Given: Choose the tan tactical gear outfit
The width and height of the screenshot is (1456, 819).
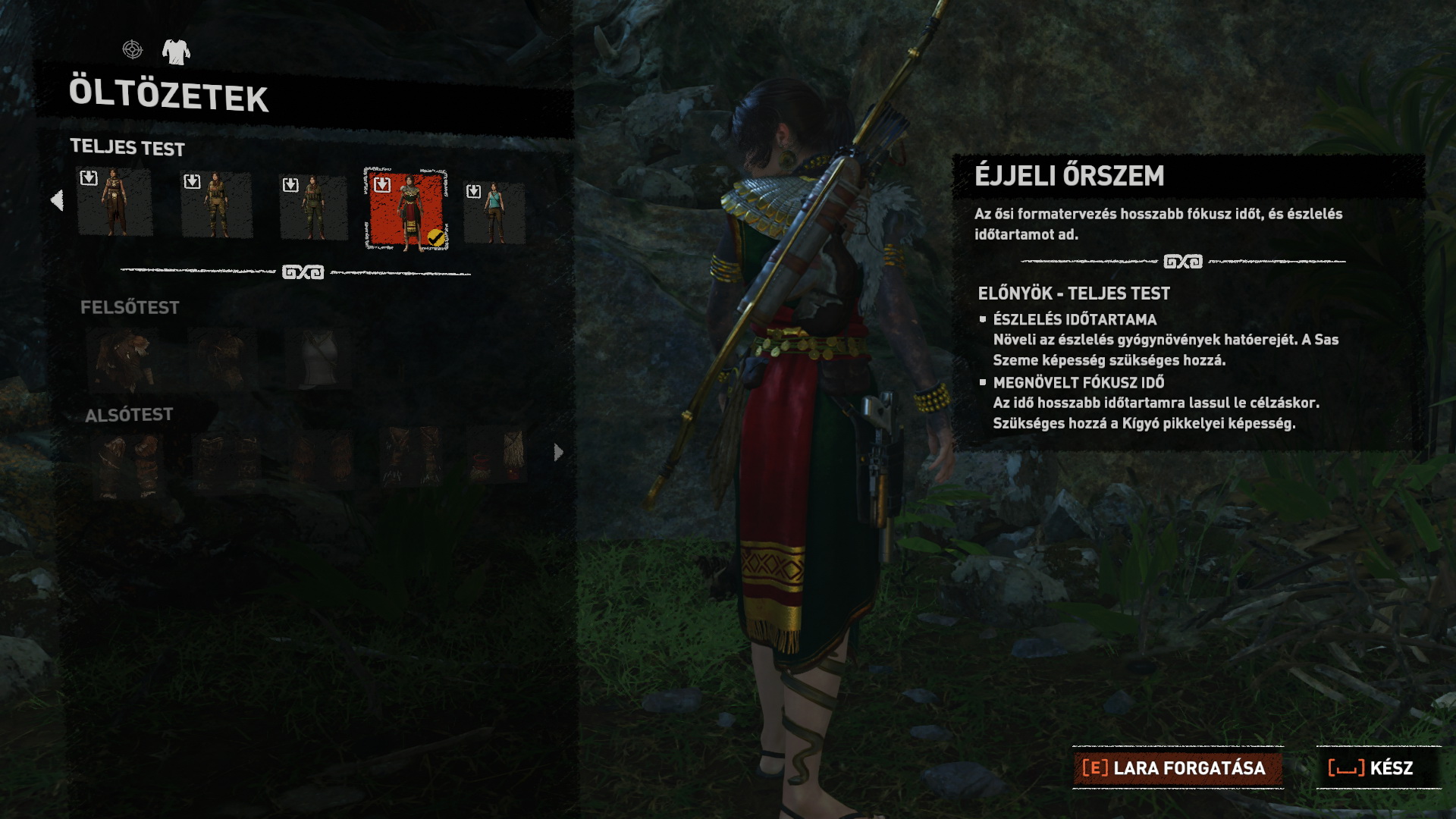Looking at the screenshot, I should pos(217,206).
